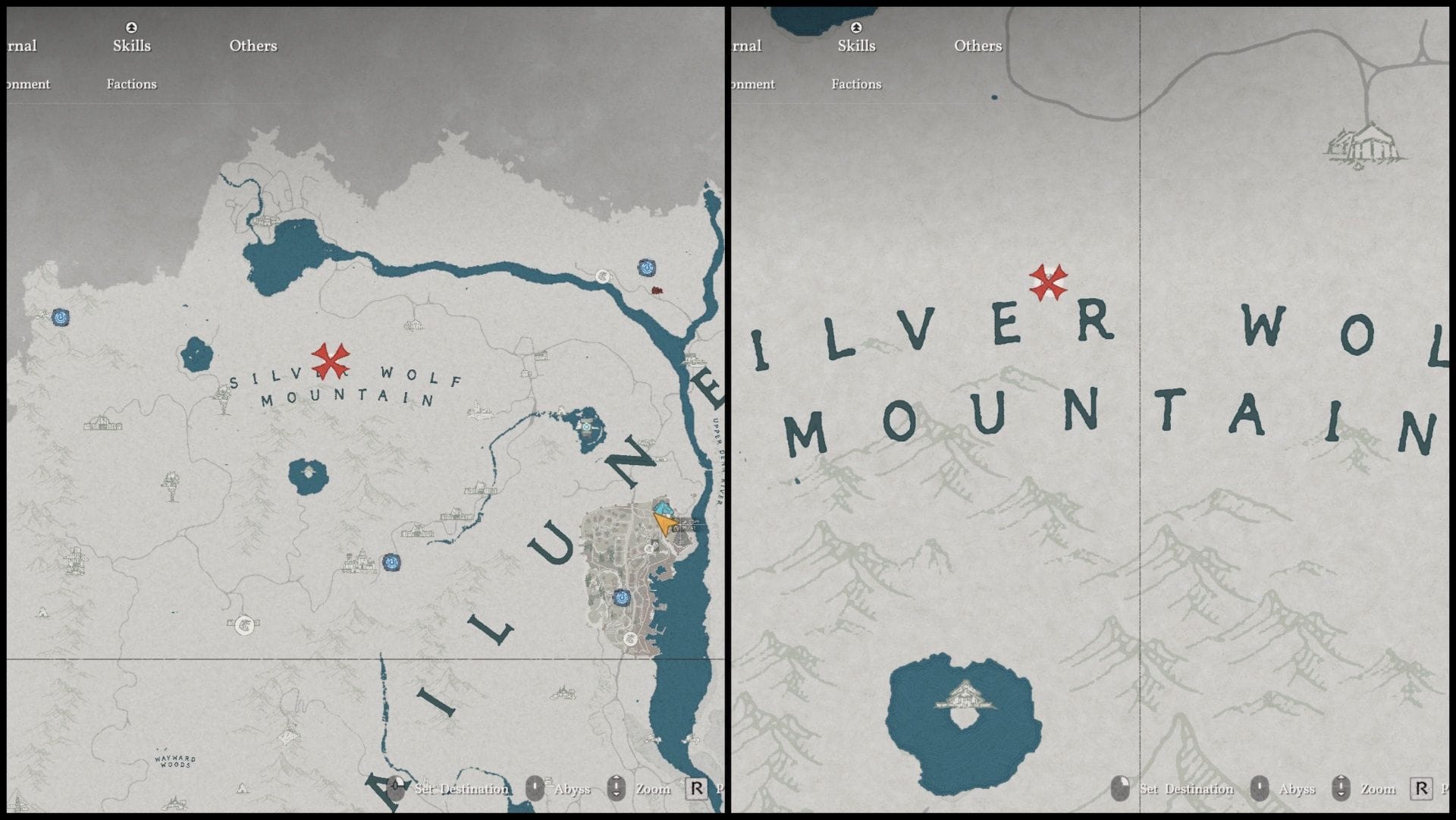The height and width of the screenshot is (820, 1456).
Task: Select blue marker on the far western edge
Action: (x=61, y=317)
